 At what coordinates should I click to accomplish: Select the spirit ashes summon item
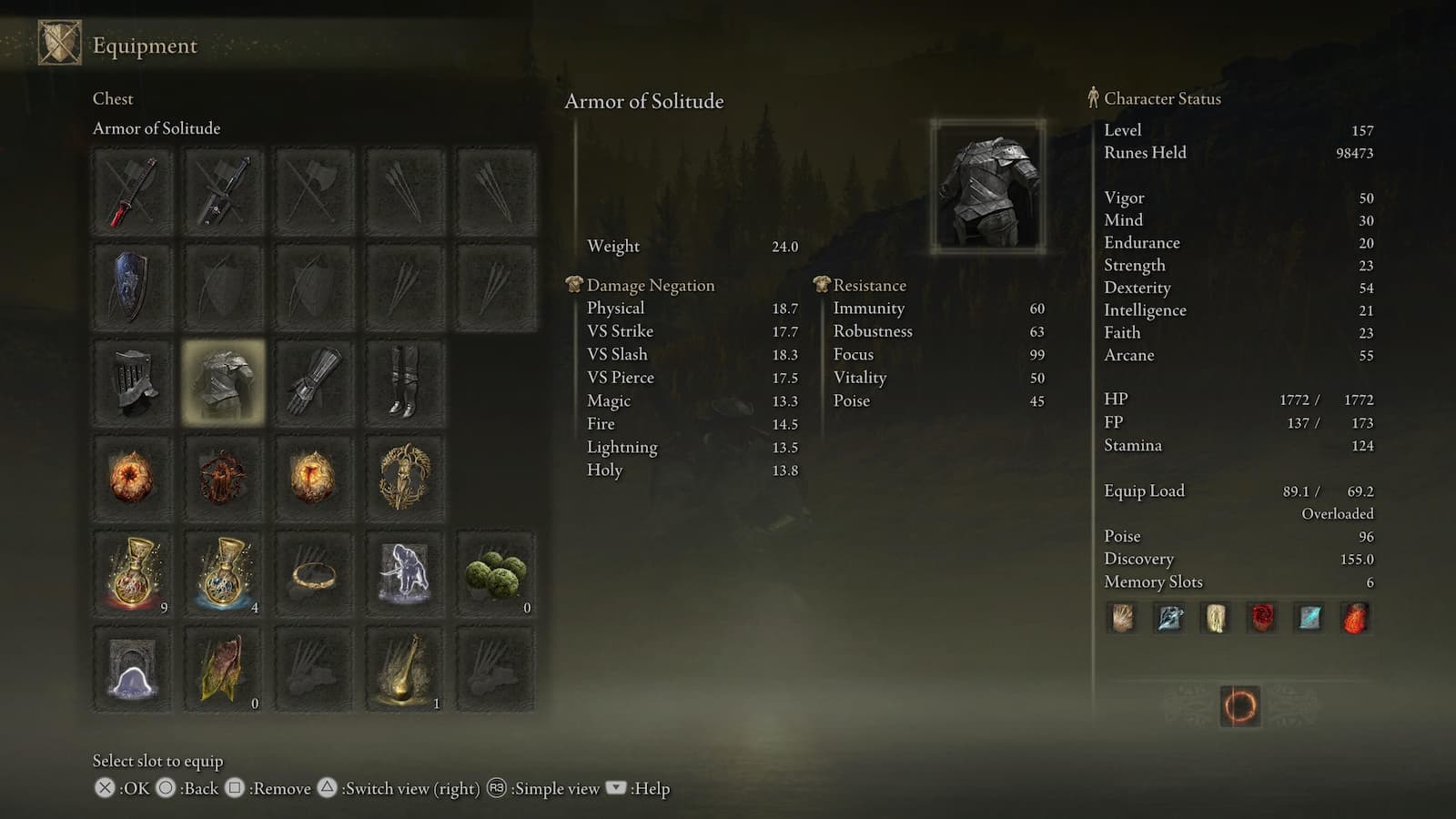(405, 573)
